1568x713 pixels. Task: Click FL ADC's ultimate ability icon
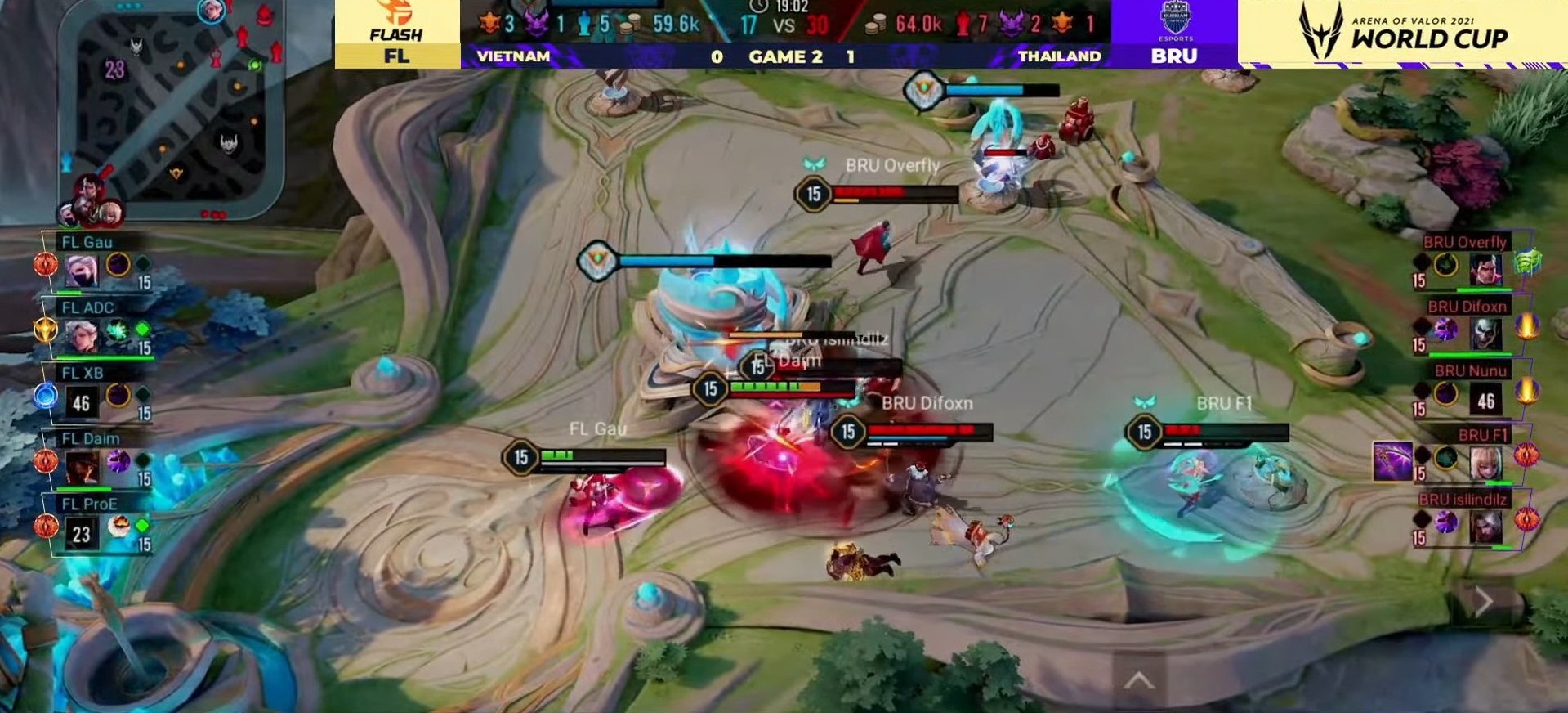coord(118,330)
